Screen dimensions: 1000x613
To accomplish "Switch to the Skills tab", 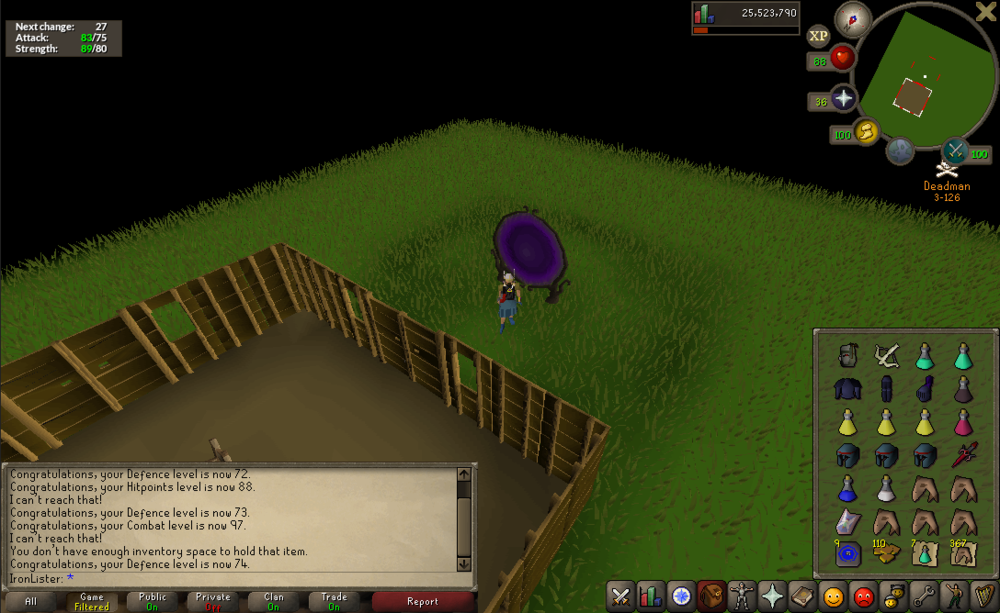I will click(x=651, y=596).
